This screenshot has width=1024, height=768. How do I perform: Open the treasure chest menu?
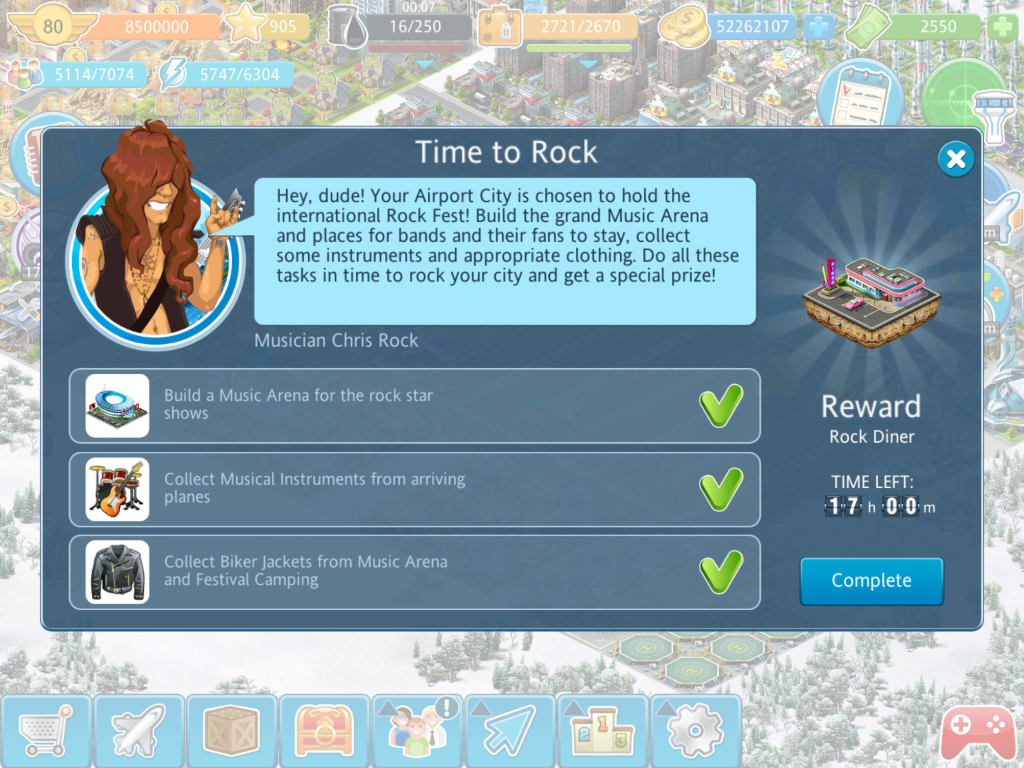coord(324,733)
